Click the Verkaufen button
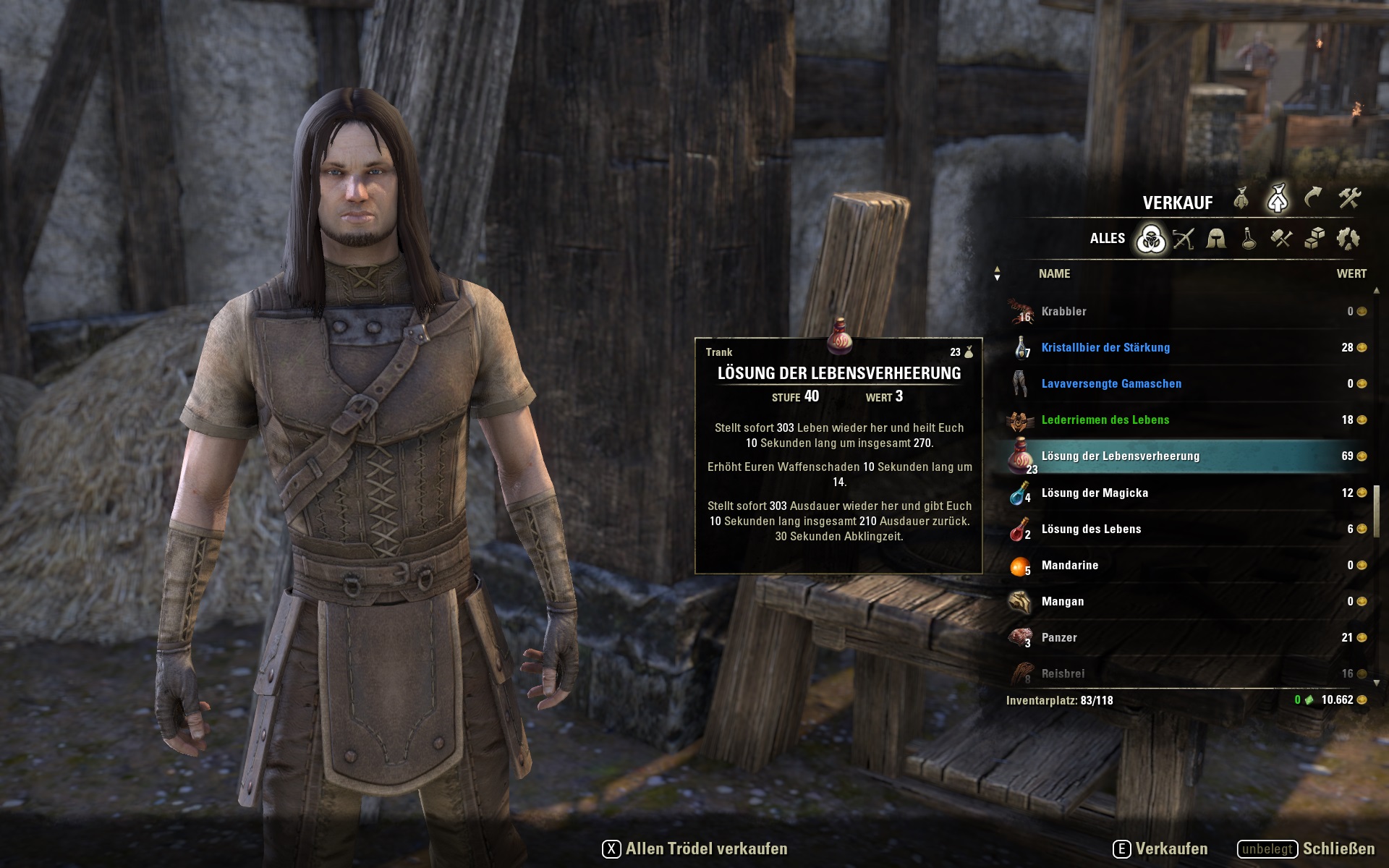Viewport: 1389px width, 868px height. click(x=1160, y=849)
